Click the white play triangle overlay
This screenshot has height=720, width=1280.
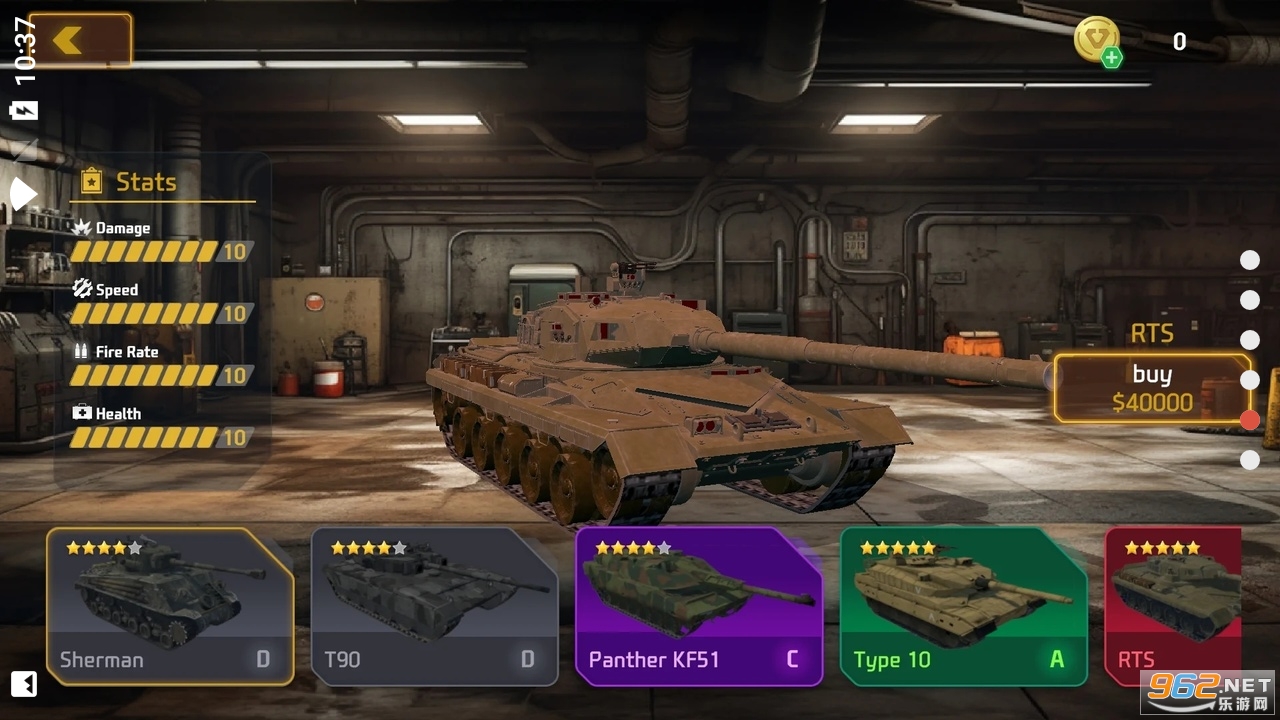(x=22, y=193)
